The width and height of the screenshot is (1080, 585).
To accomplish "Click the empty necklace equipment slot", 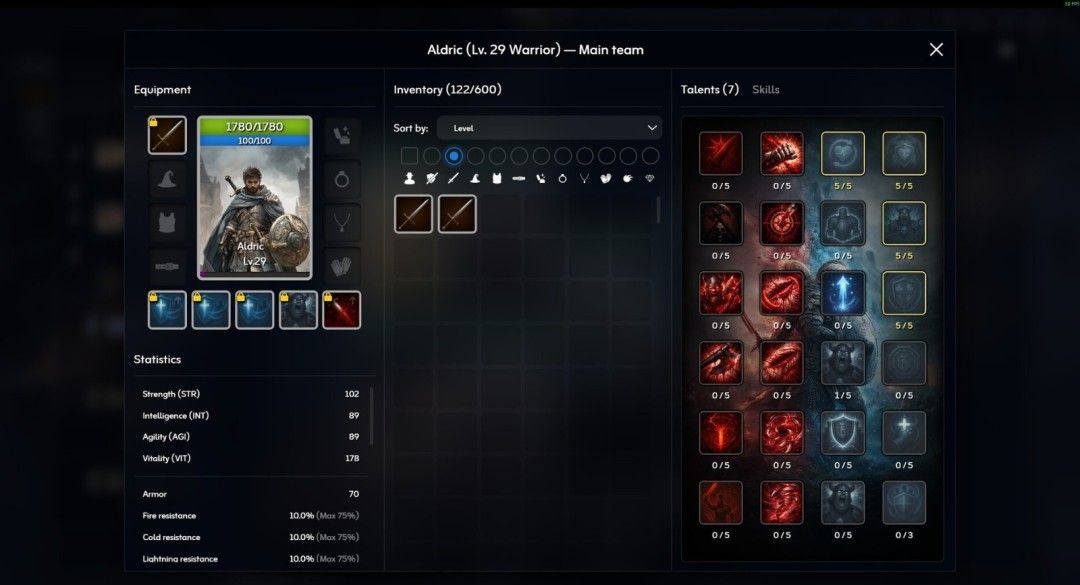I will tap(342, 222).
